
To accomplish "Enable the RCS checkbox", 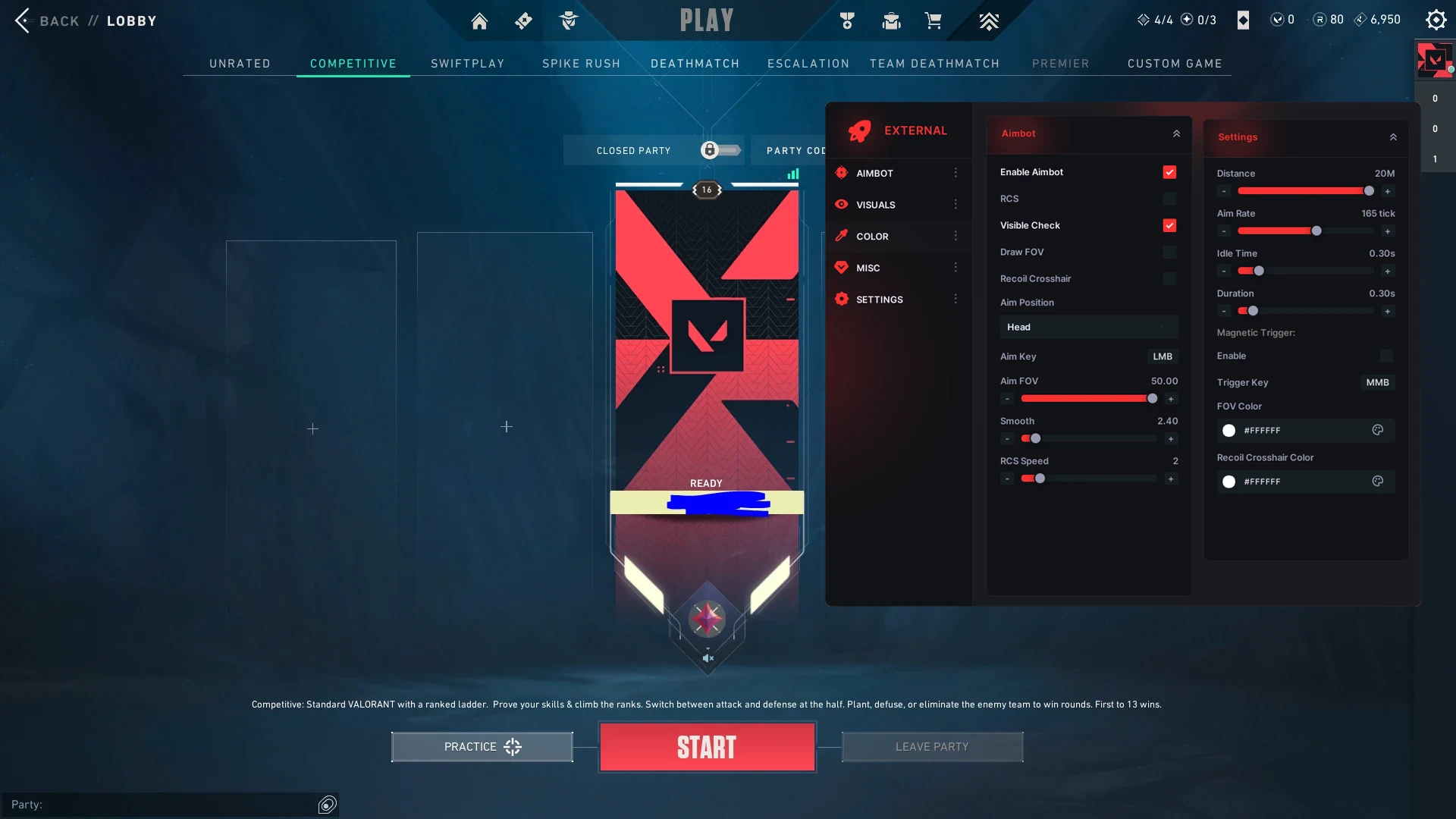I will click(1170, 199).
